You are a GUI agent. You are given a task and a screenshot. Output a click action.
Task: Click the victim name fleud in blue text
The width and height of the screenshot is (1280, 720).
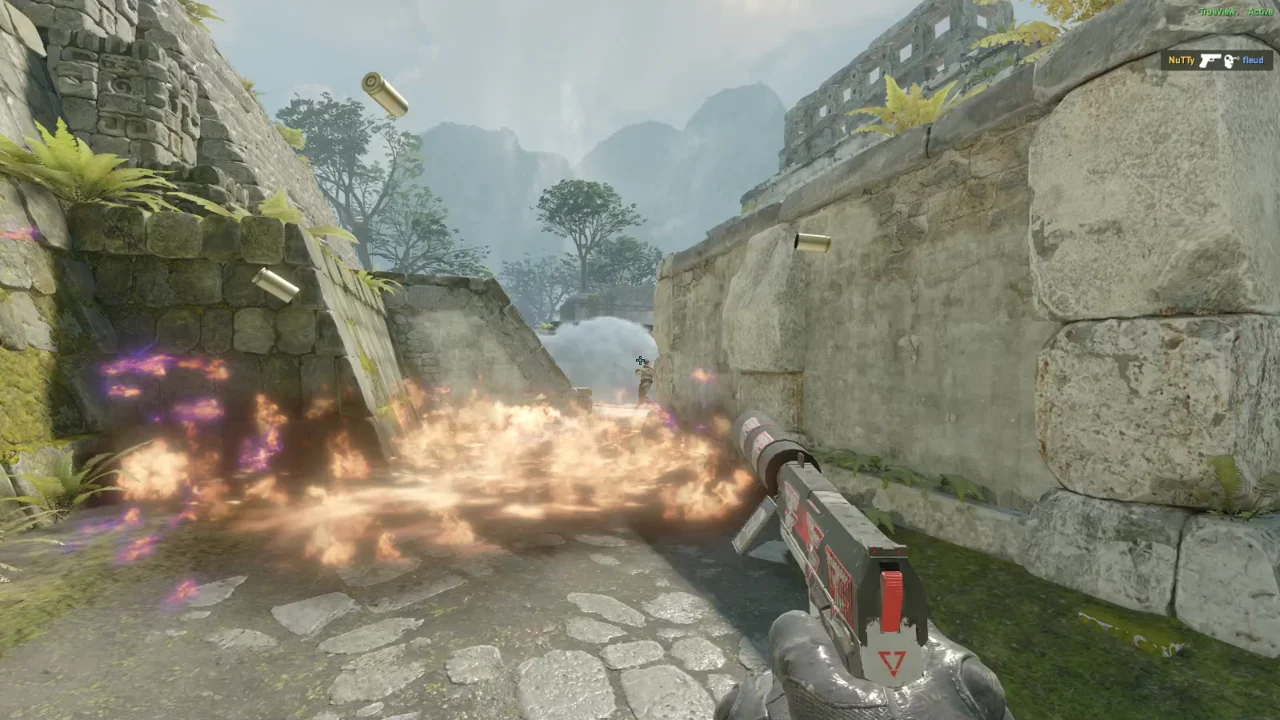1253,60
